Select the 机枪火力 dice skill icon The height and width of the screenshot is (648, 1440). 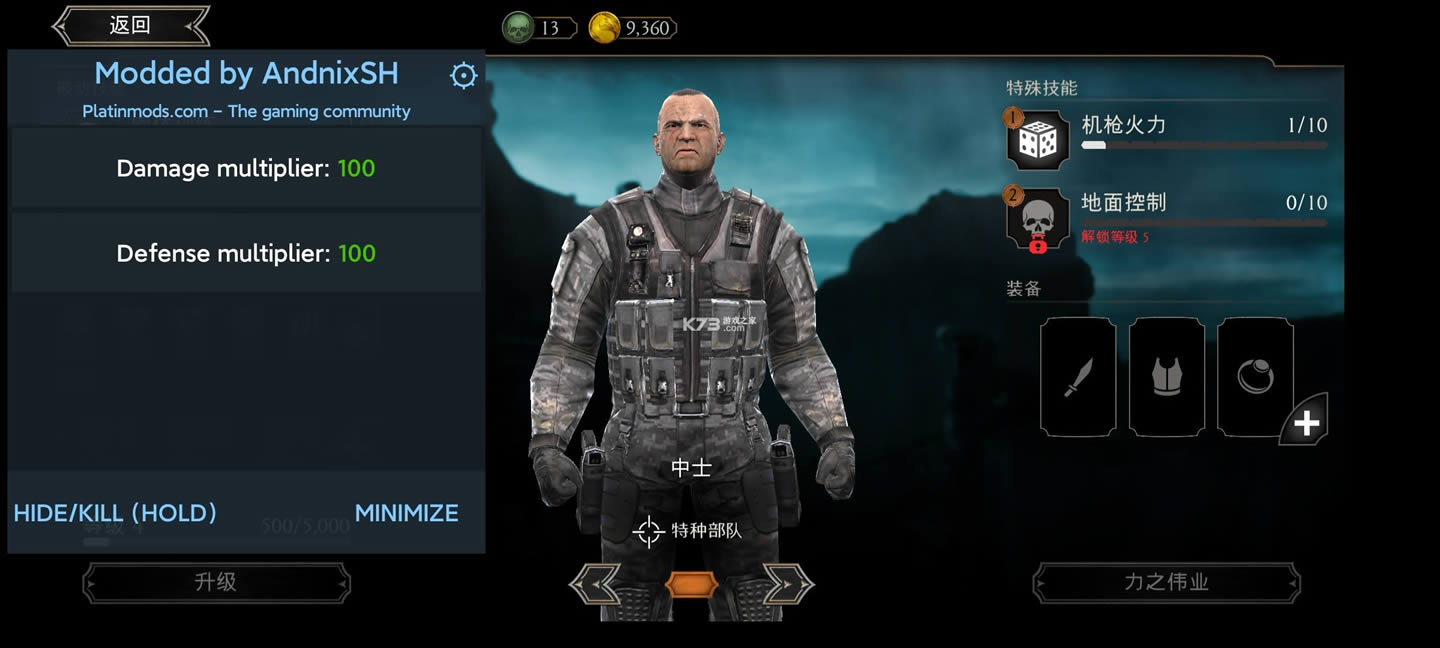pyautogui.click(x=1038, y=140)
